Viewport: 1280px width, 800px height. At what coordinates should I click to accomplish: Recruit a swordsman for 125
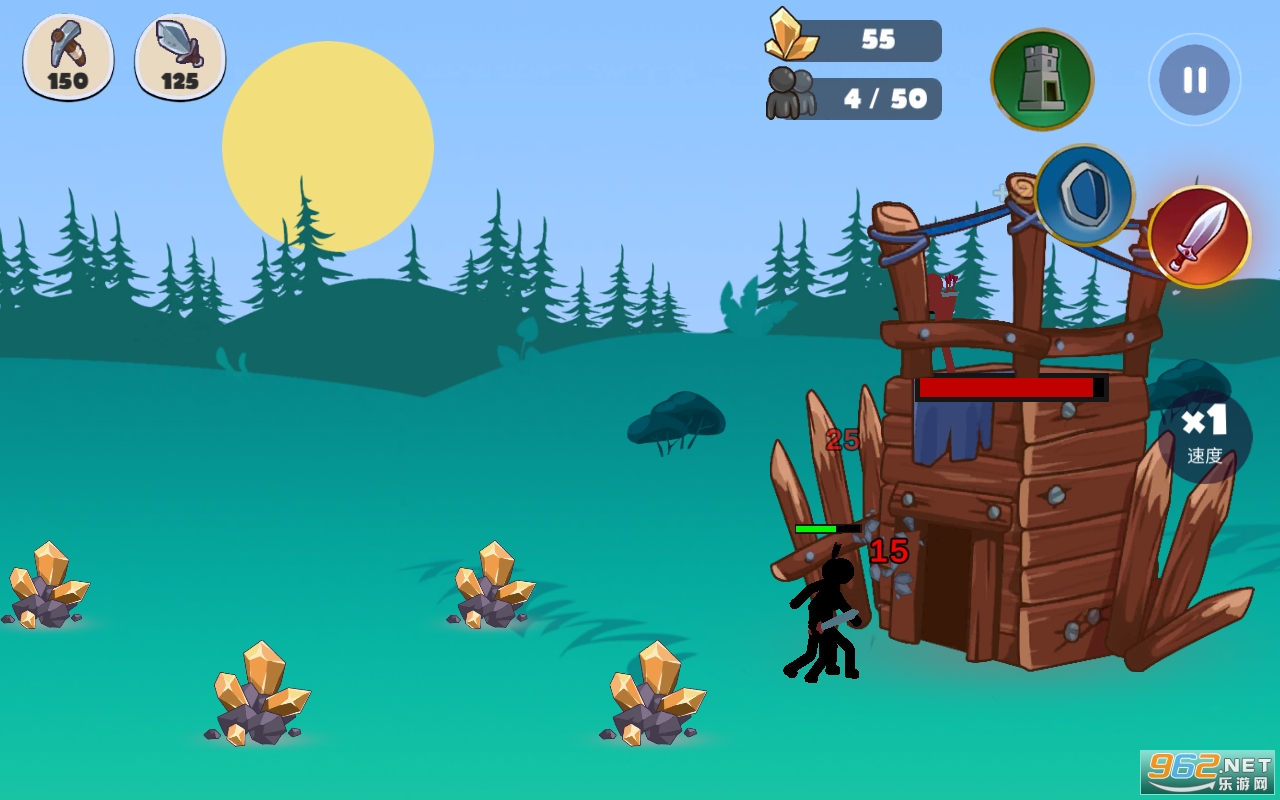click(x=180, y=57)
